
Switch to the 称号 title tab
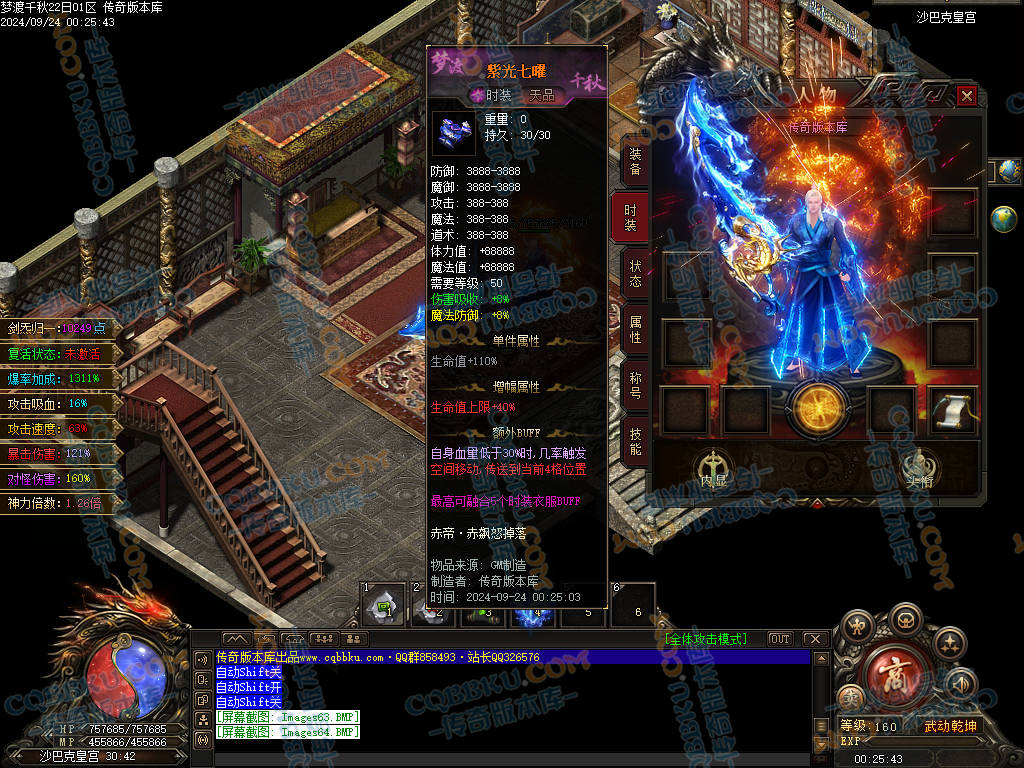coord(635,385)
